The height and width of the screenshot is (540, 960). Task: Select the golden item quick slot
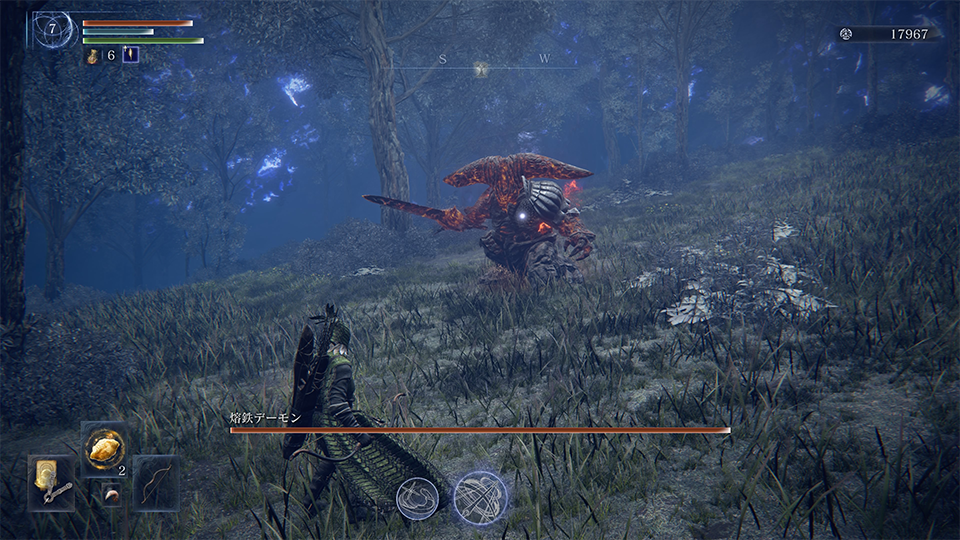[x=103, y=450]
